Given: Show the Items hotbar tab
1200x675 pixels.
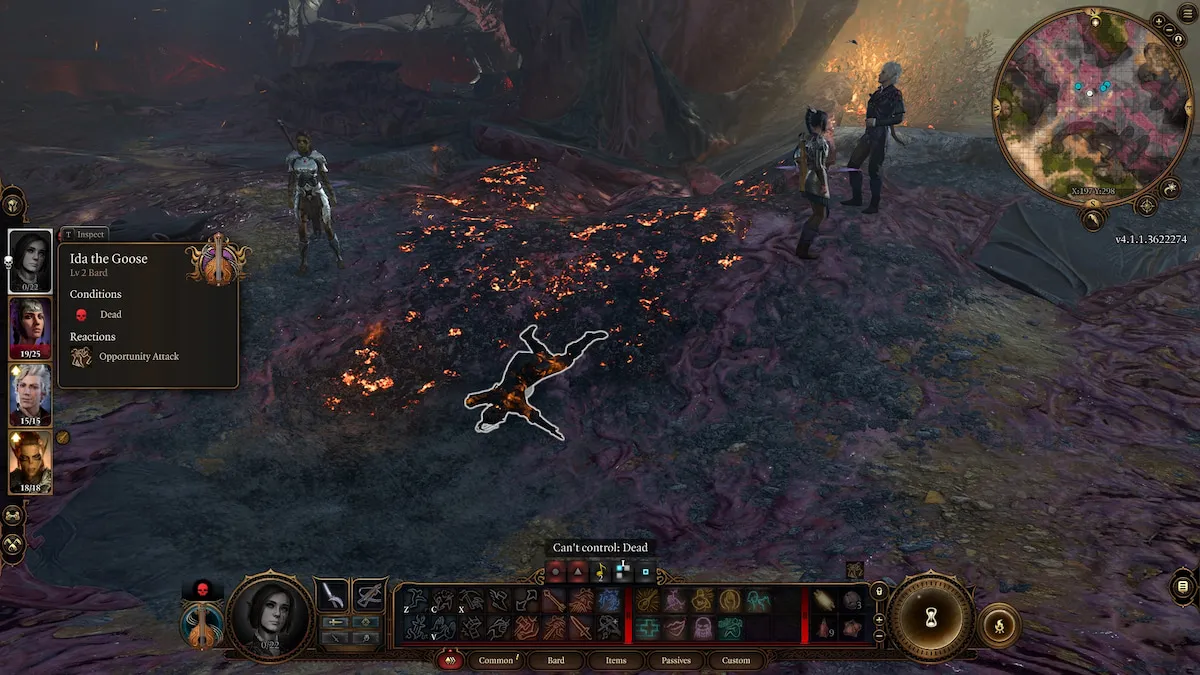Looking at the screenshot, I should click(x=616, y=660).
